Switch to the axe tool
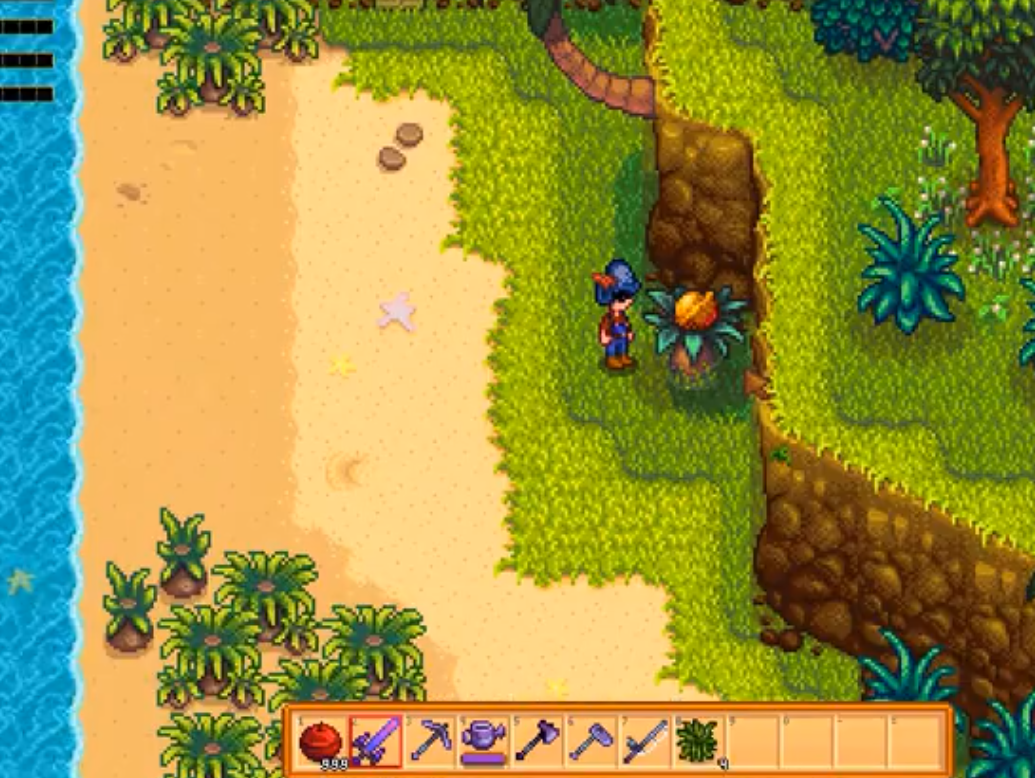Viewport: 1035px width, 778px height. point(537,743)
